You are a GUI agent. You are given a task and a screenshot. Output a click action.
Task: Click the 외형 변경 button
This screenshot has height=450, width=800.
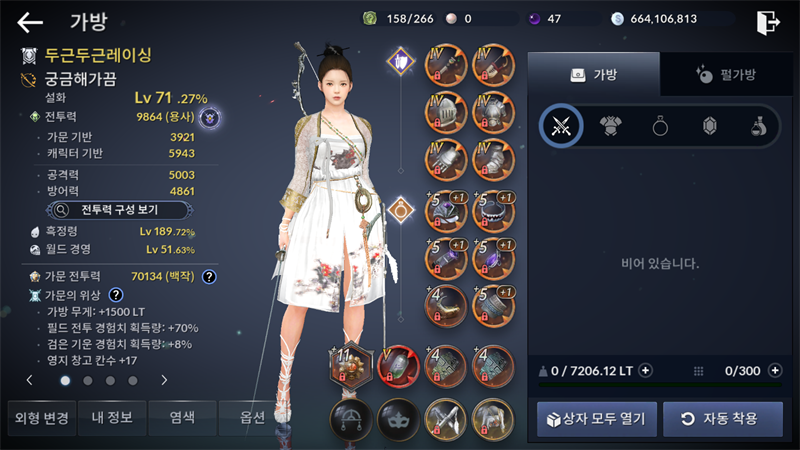coord(39,417)
